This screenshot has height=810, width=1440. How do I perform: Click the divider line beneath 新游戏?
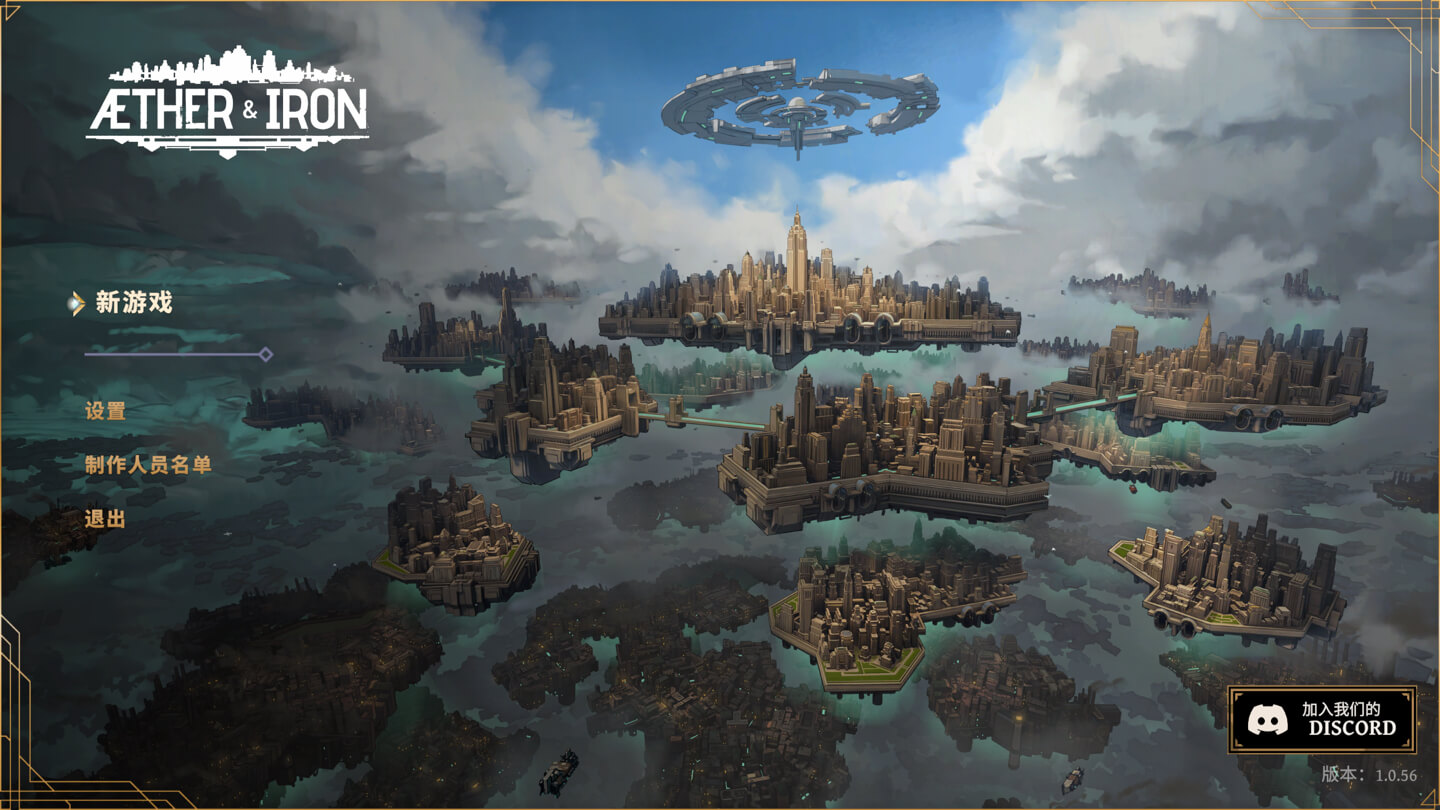(x=170, y=353)
